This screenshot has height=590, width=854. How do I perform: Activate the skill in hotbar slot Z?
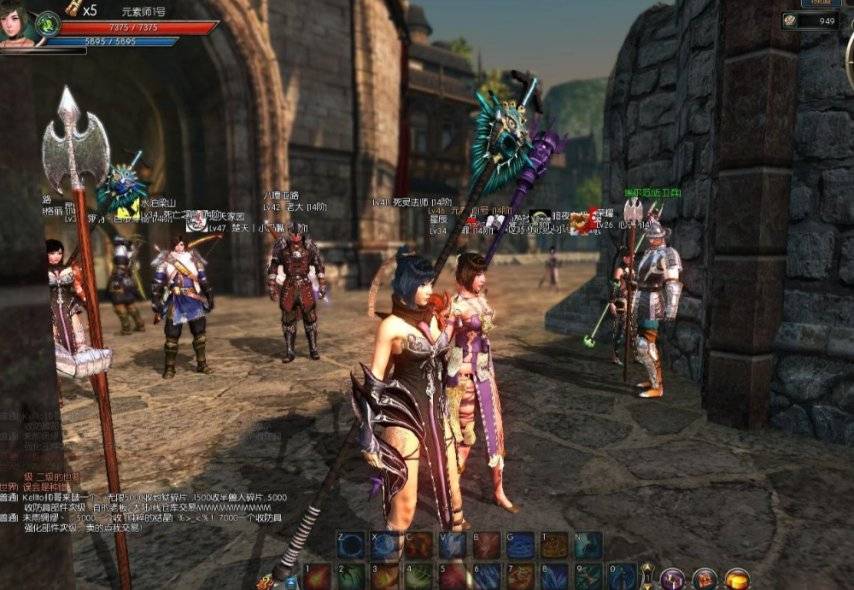click(x=350, y=545)
